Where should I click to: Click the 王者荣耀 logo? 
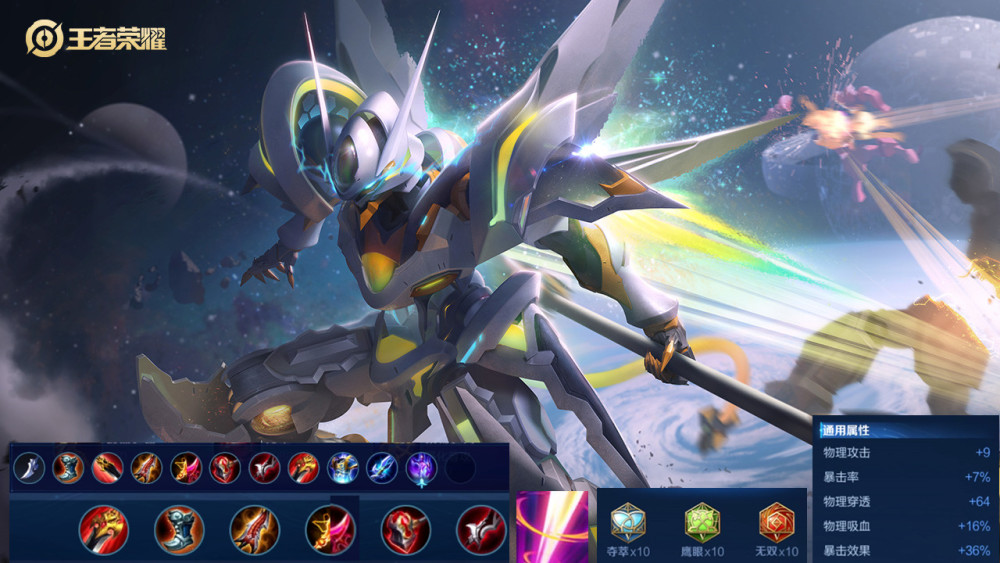coord(96,39)
